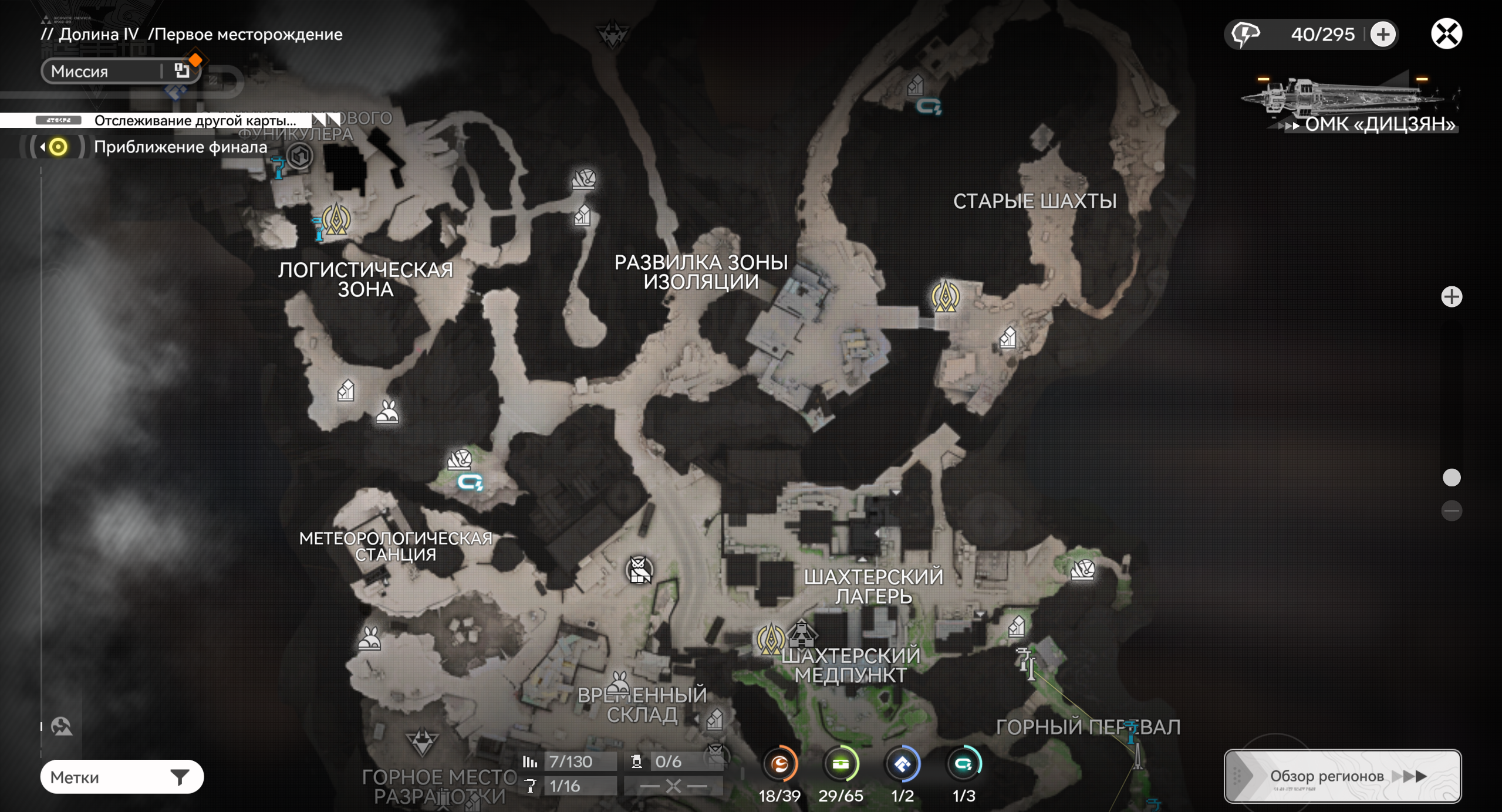Click the green chest counter icon
The width and height of the screenshot is (1502, 812).
[x=841, y=764]
